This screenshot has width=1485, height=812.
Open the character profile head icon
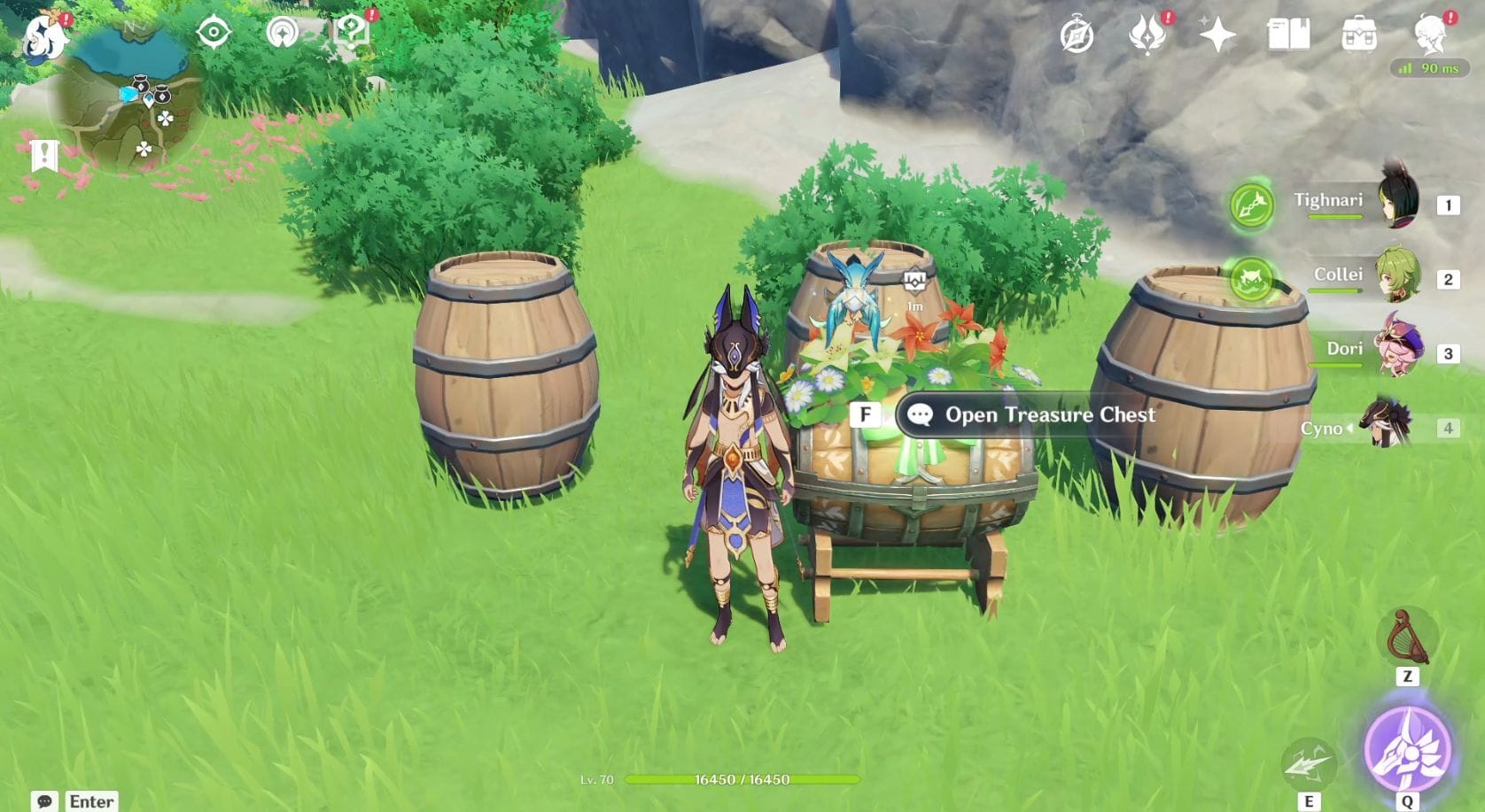pyautogui.click(x=1429, y=34)
